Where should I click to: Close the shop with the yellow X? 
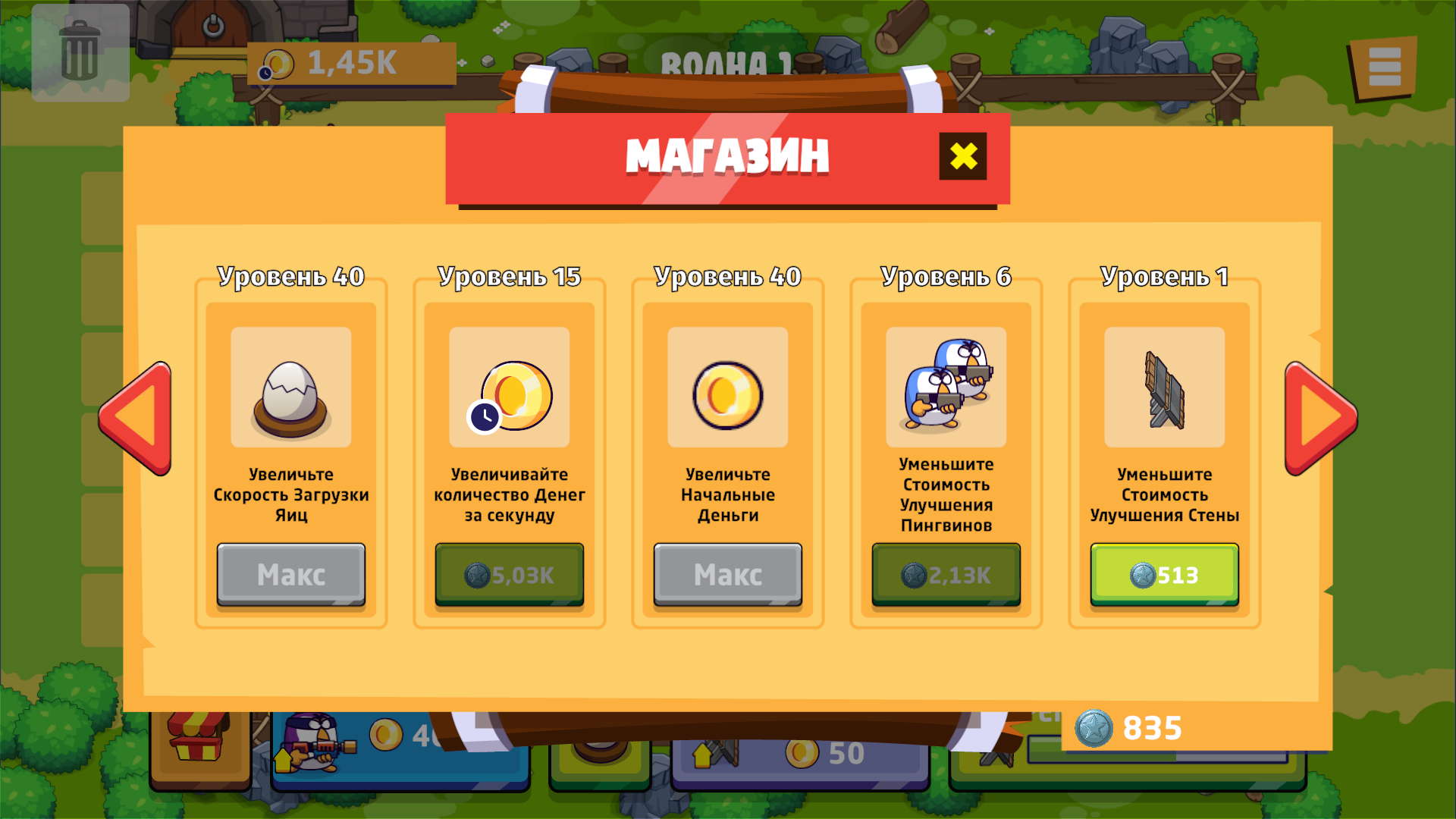[962, 156]
